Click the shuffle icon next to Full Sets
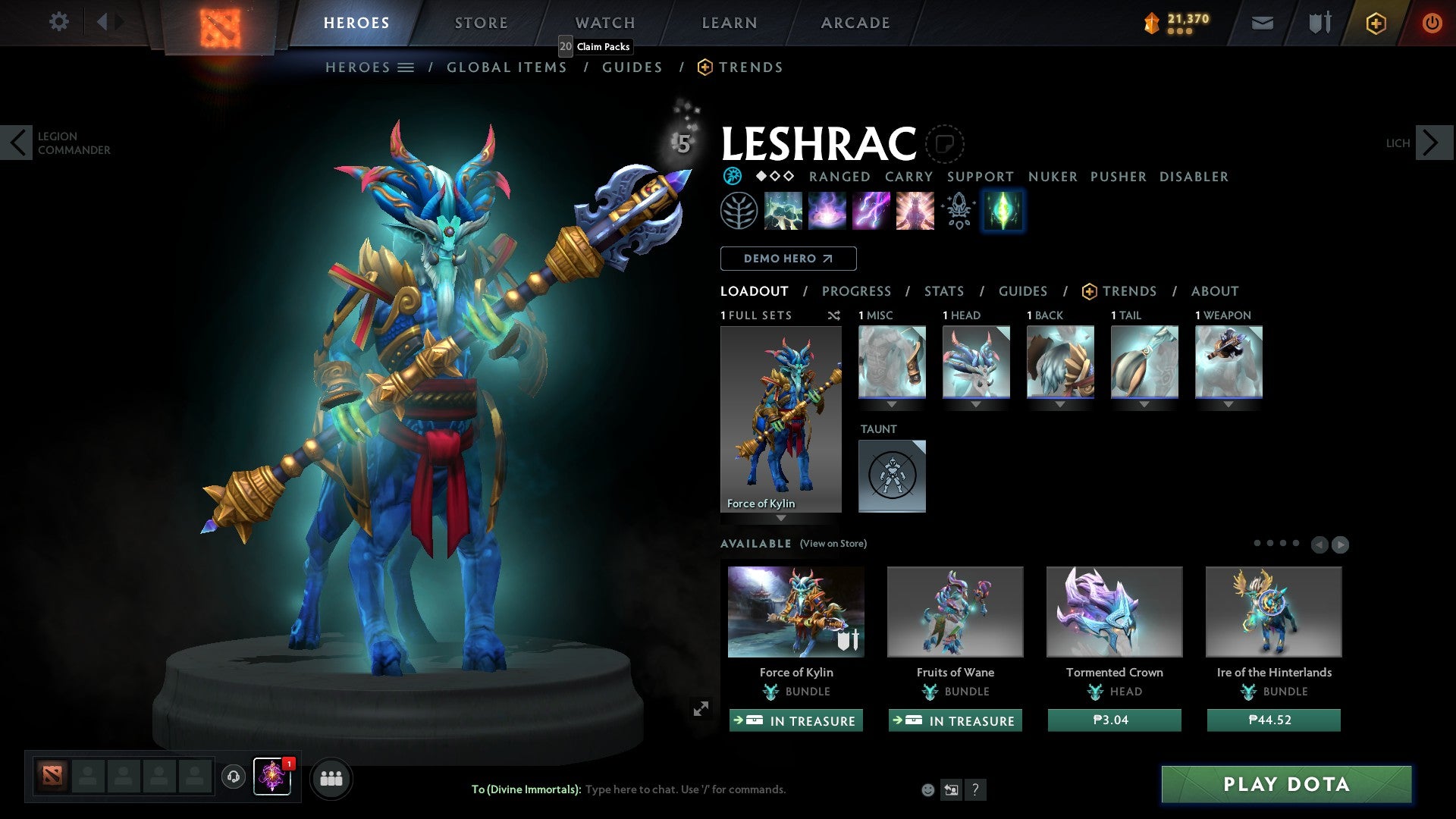Image resolution: width=1456 pixels, height=819 pixels. pyautogui.click(x=834, y=315)
